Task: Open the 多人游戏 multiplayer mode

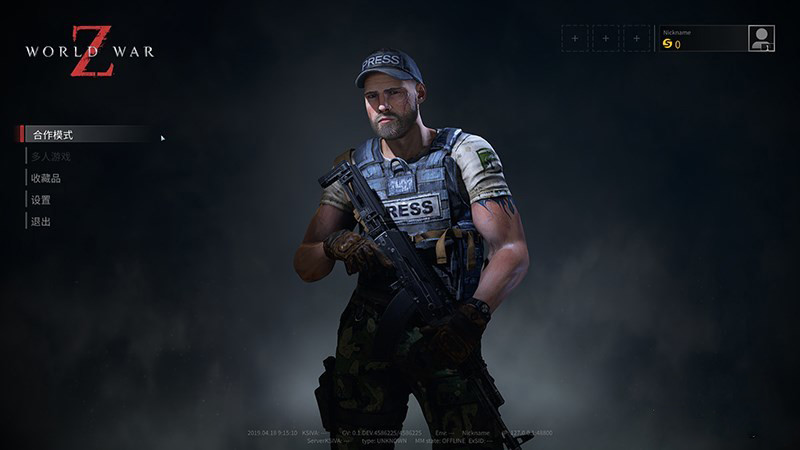Action: pyautogui.click(x=51, y=156)
